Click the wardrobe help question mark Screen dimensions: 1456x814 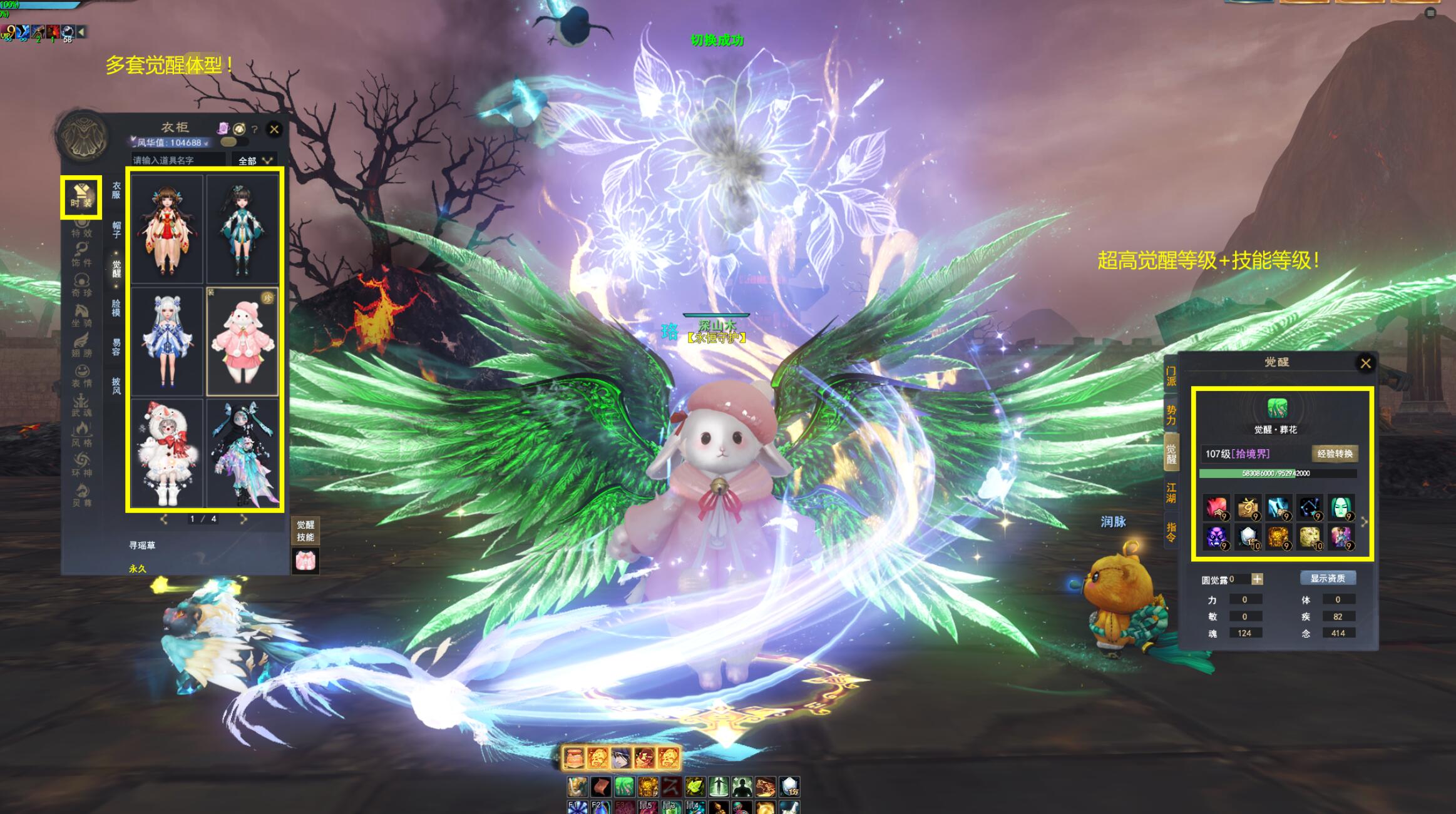(255, 130)
